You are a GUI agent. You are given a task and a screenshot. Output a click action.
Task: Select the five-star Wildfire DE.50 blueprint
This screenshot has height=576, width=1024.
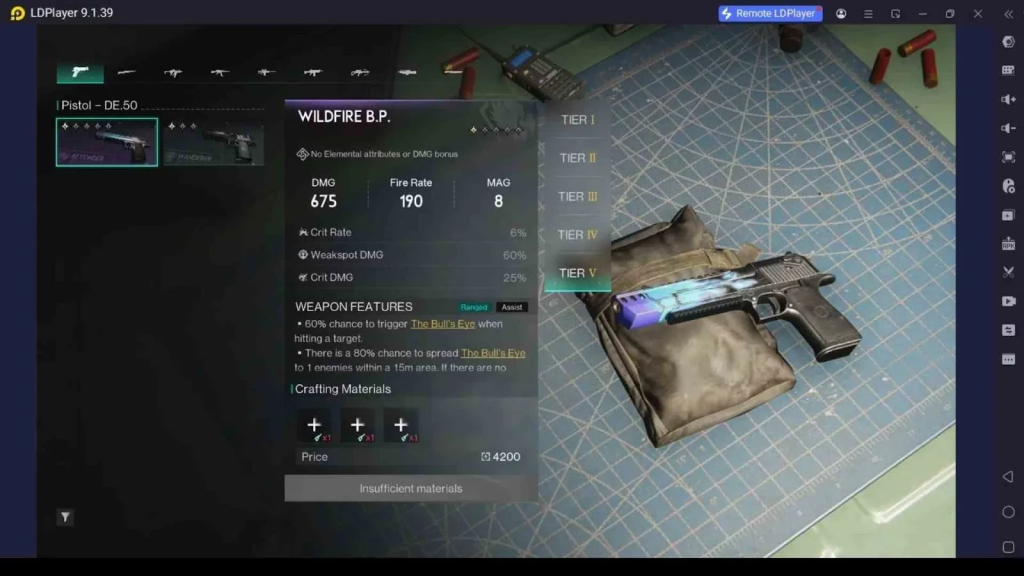pyautogui.click(x=107, y=142)
